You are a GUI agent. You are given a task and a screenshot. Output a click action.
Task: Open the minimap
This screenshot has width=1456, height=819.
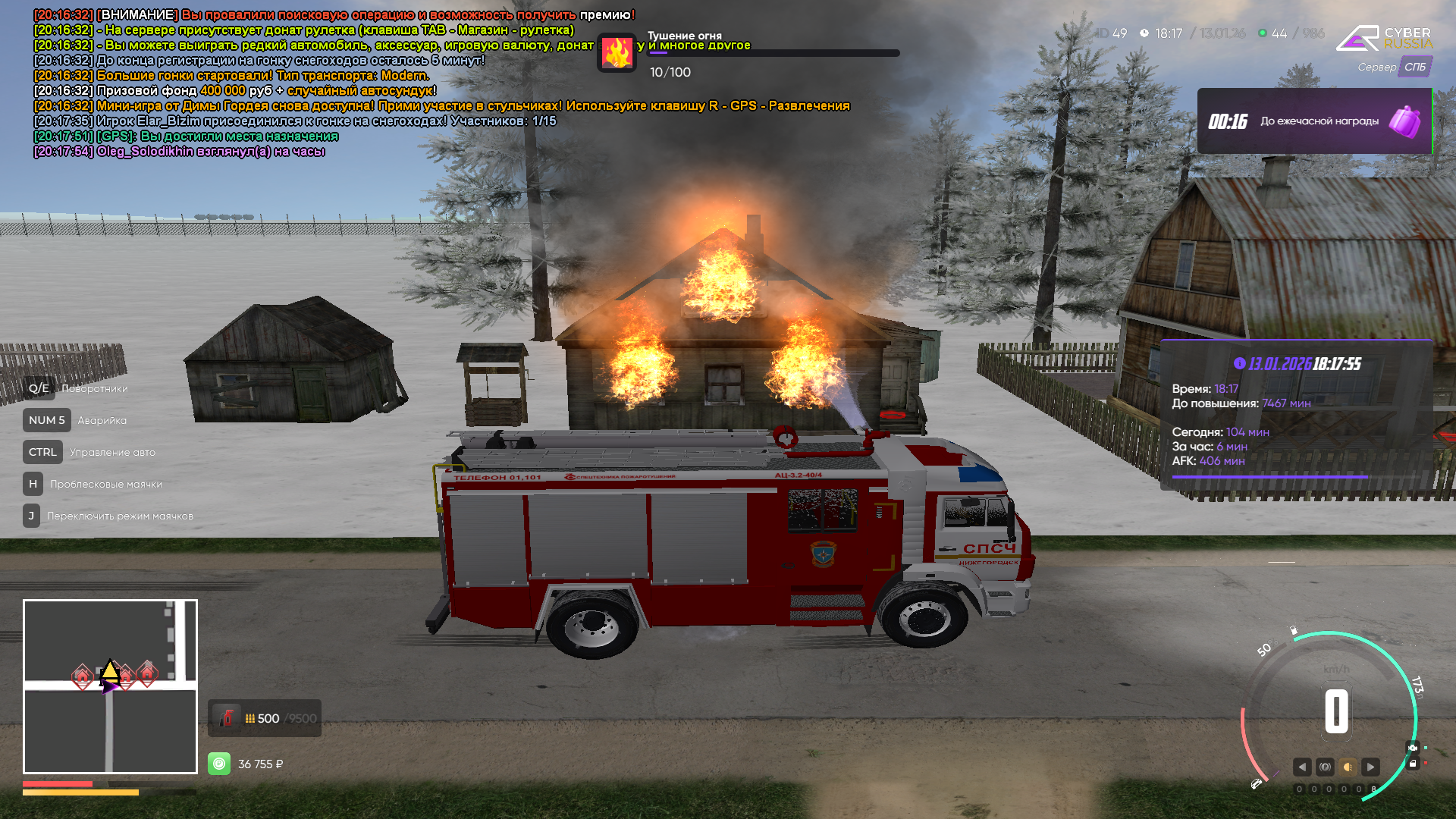tap(110, 686)
